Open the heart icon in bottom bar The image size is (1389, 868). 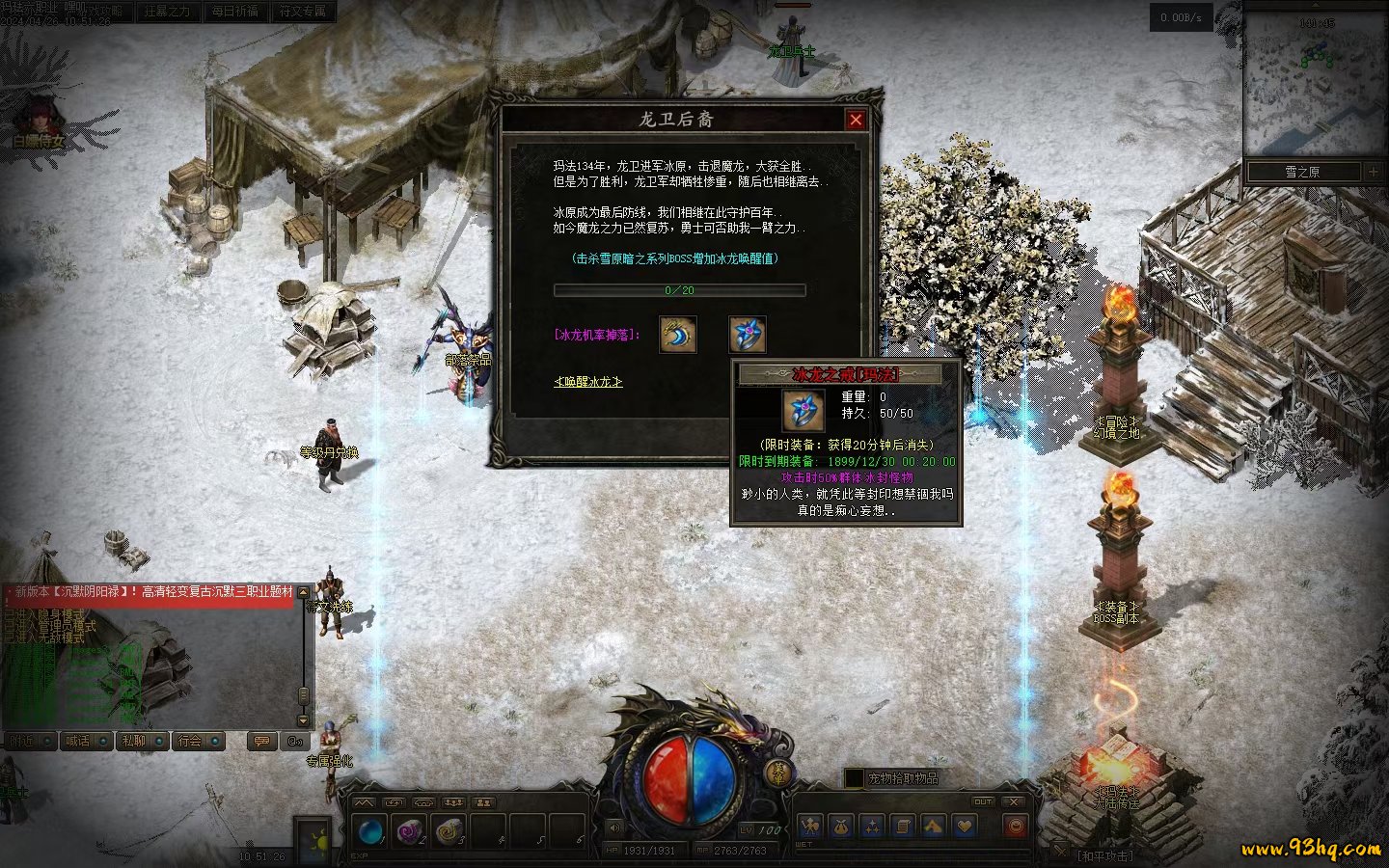[x=964, y=827]
